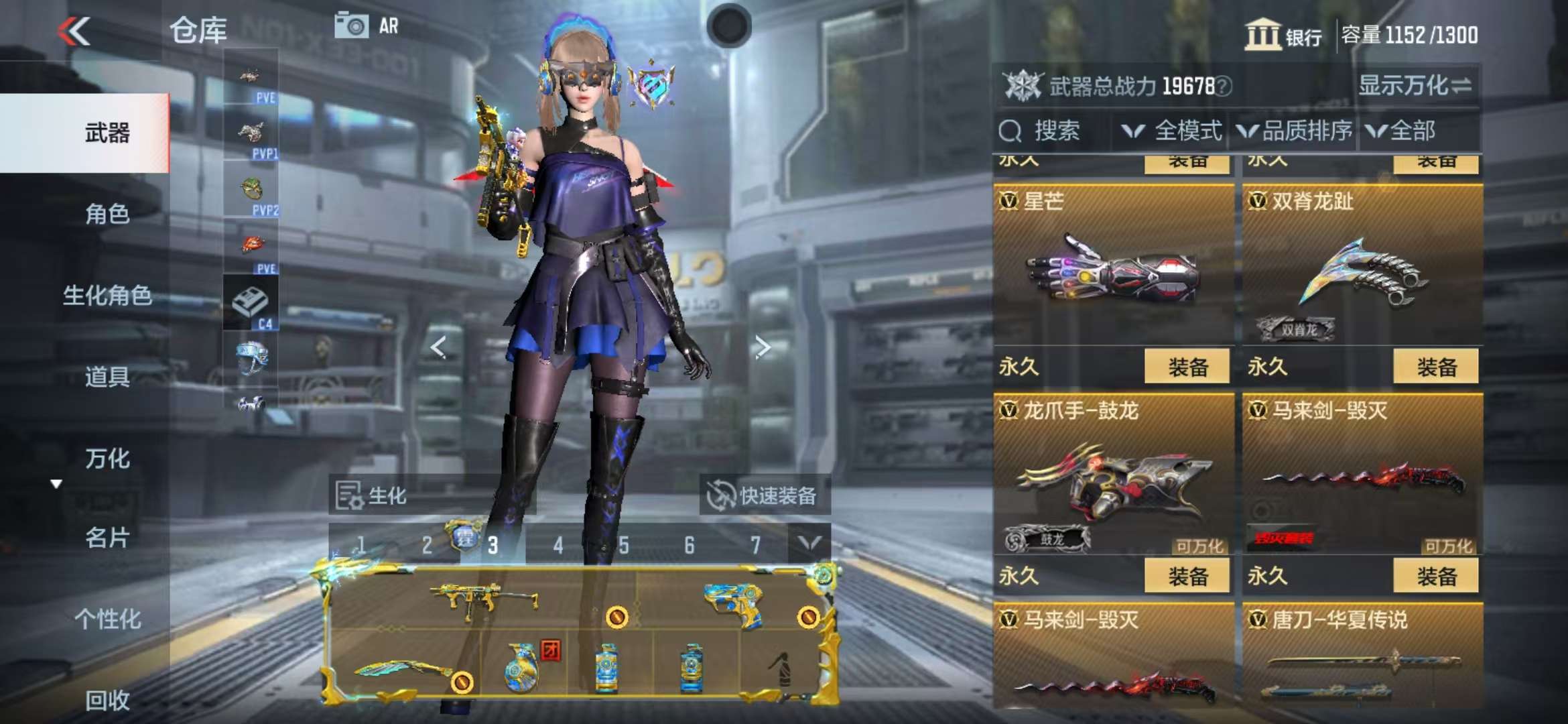Open the 个性化 customization tab
This screenshot has height=724, width=1568.
click(107, 619)
